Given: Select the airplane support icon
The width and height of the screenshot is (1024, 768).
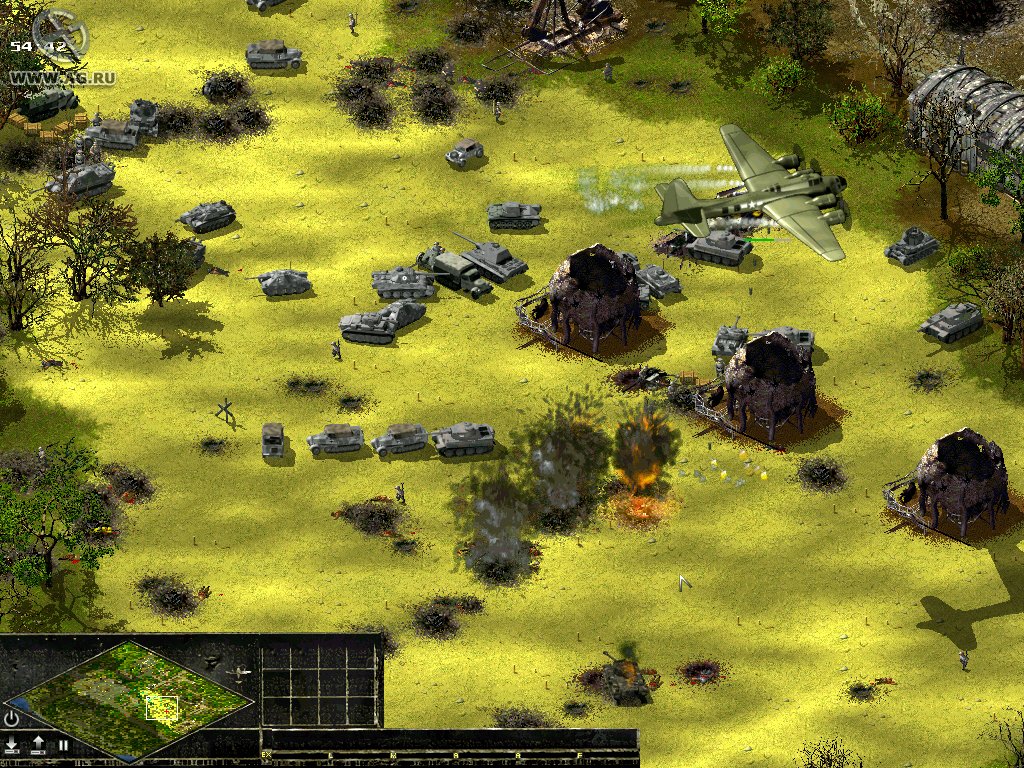Looking at the screenshot, I should pyautogui.click(x=240, y=674).
